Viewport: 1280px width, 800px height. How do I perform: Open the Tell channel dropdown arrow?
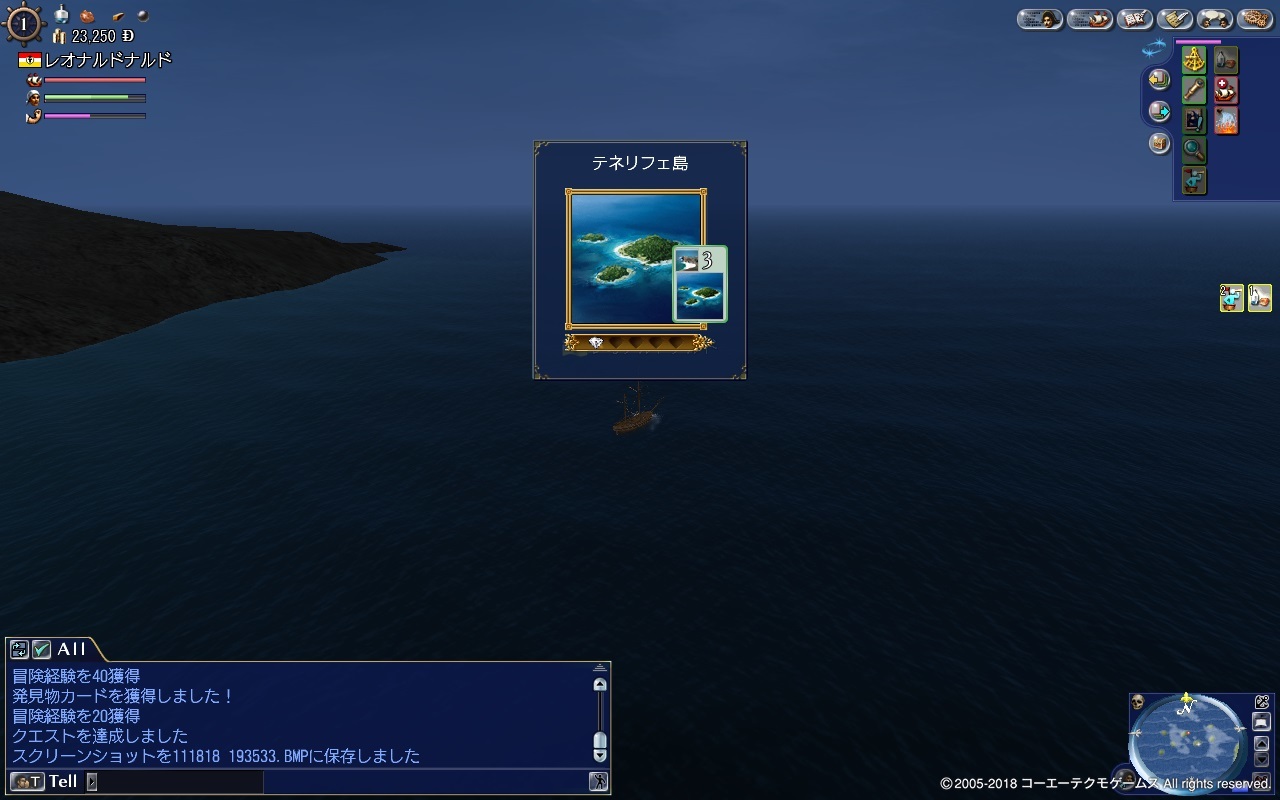click(x=92, y=781)
